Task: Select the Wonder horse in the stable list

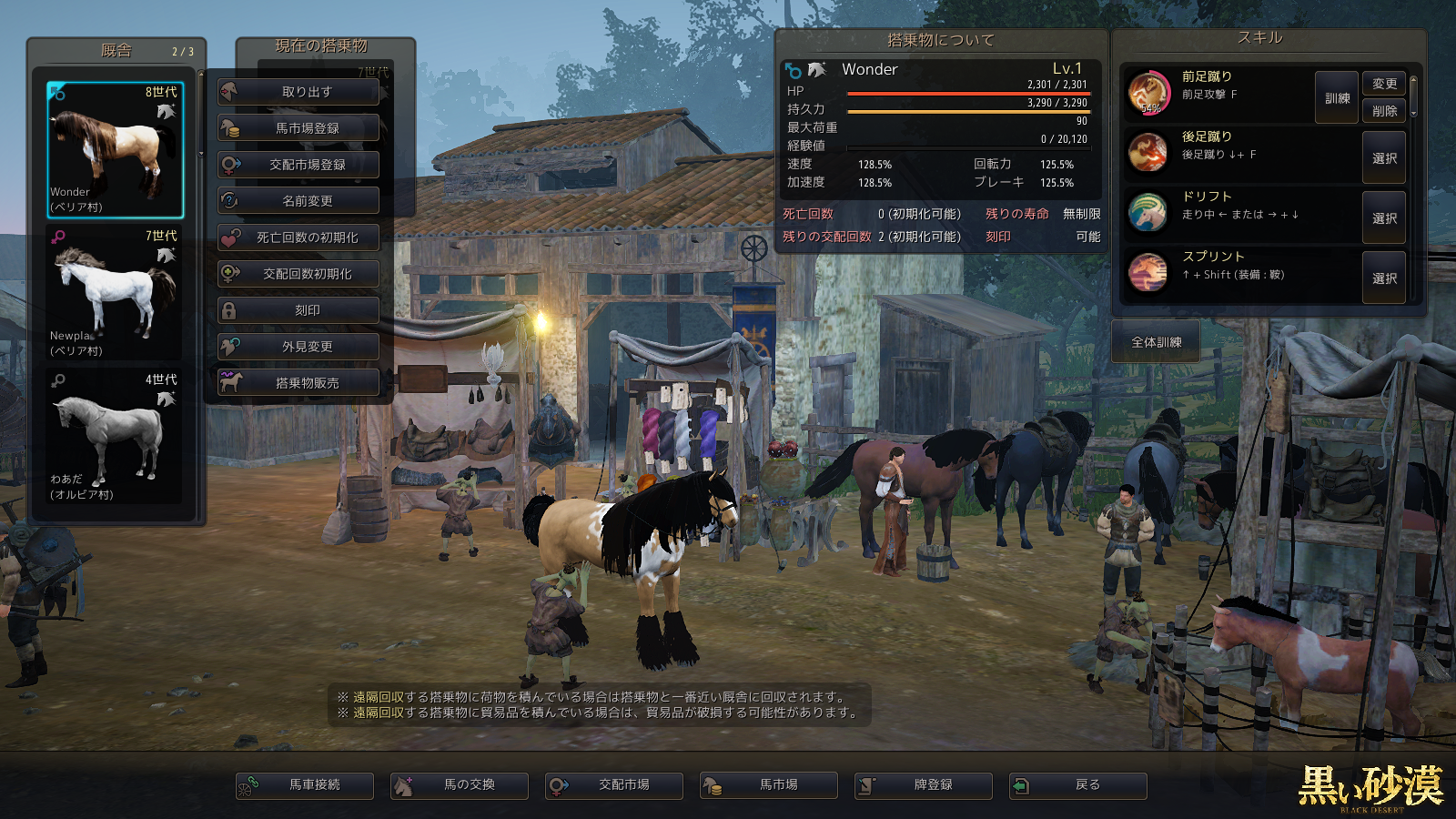Action: point(115,150)
